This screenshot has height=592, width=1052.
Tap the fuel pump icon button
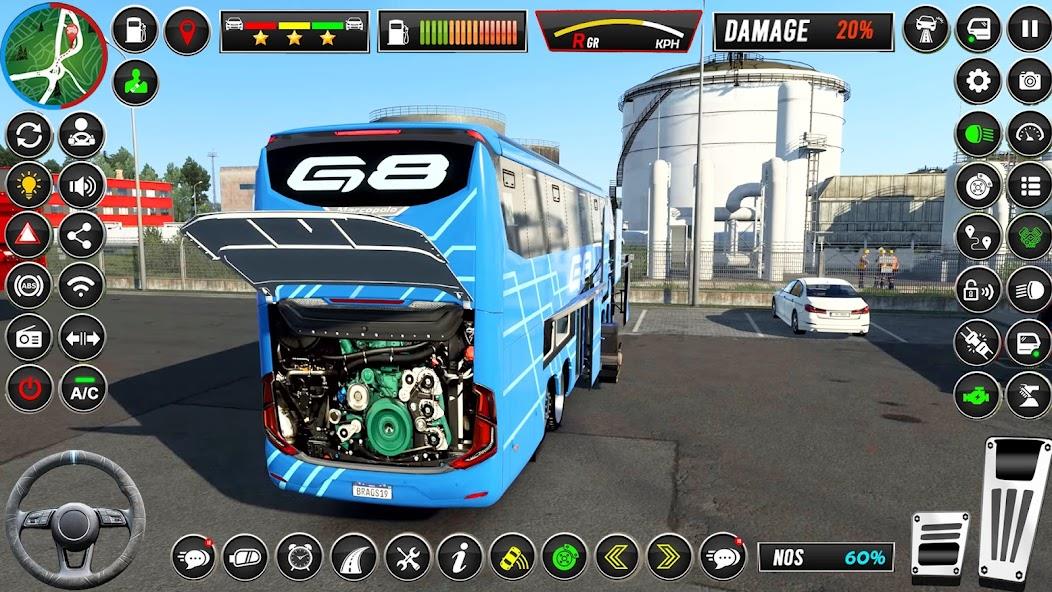click(x=135, y=30)
